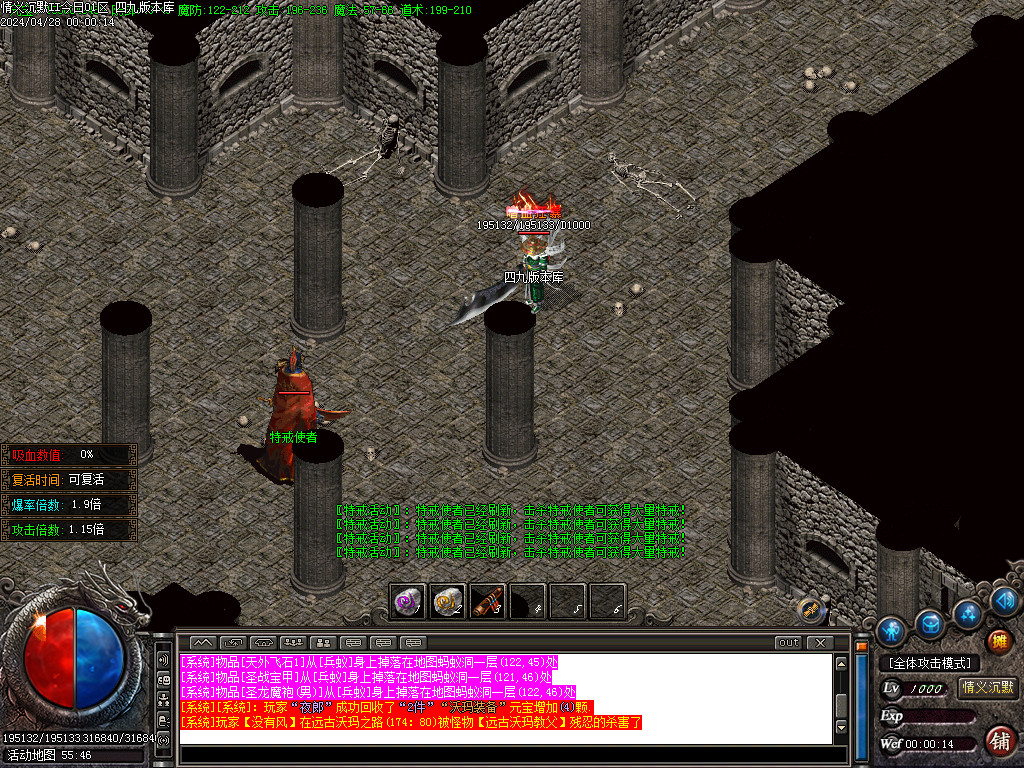Open the red 铺 shop button
Screen dimensions: 1024x768
(998, 741)
